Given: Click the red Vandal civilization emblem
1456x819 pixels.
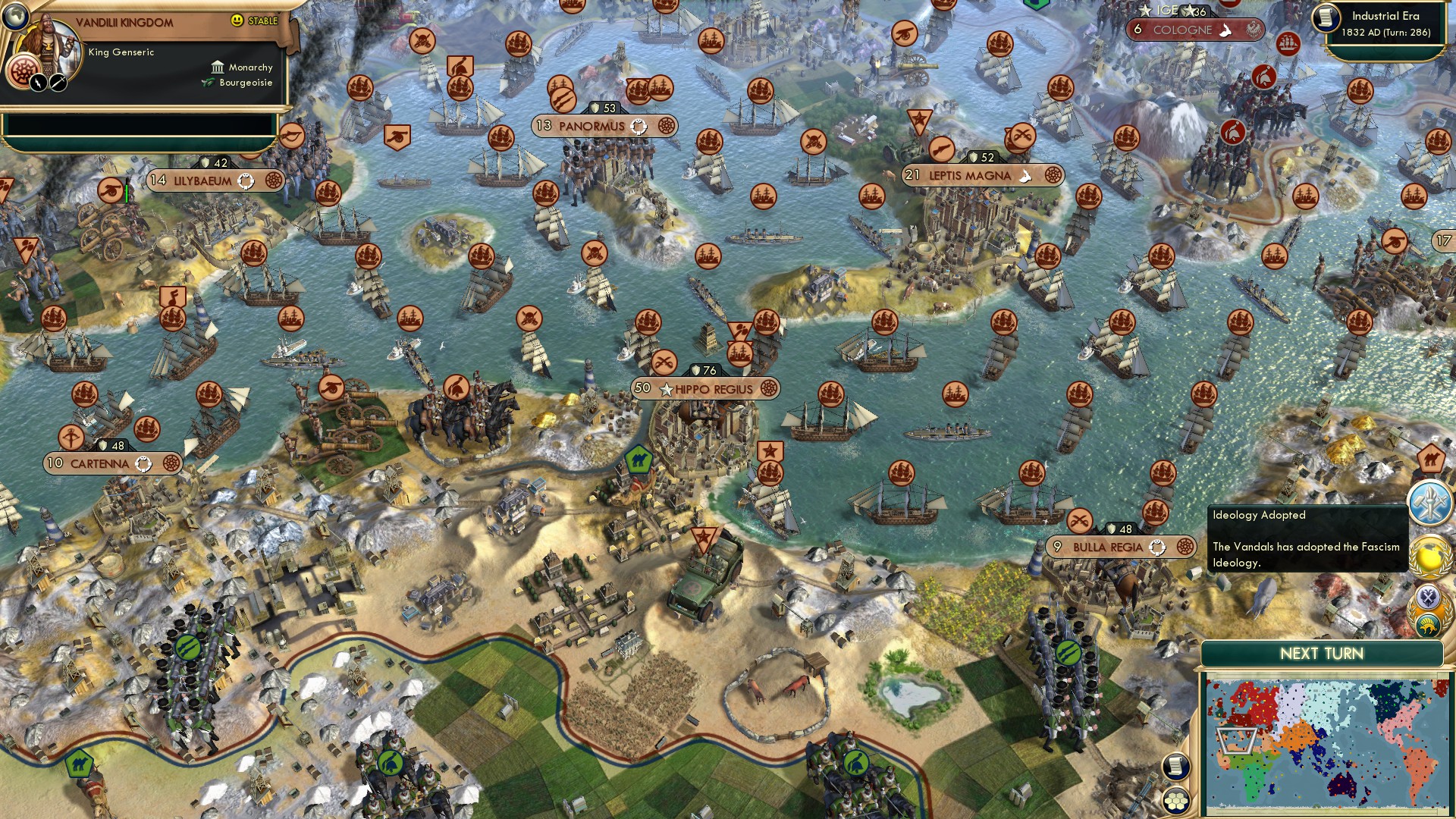Looking at the screenshot, I should (x=24, y=71).
